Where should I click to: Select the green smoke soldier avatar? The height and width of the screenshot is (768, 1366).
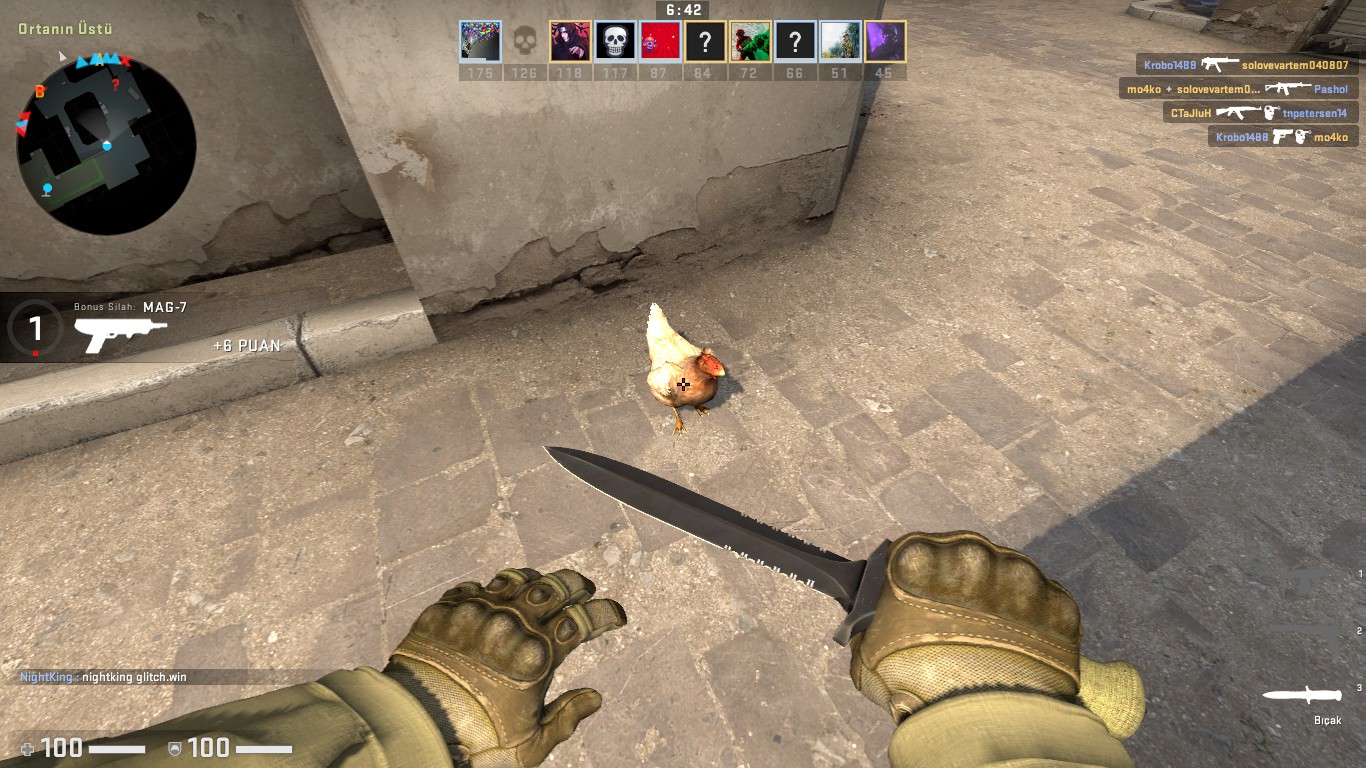pyautogui.click(x=750, y=42)
